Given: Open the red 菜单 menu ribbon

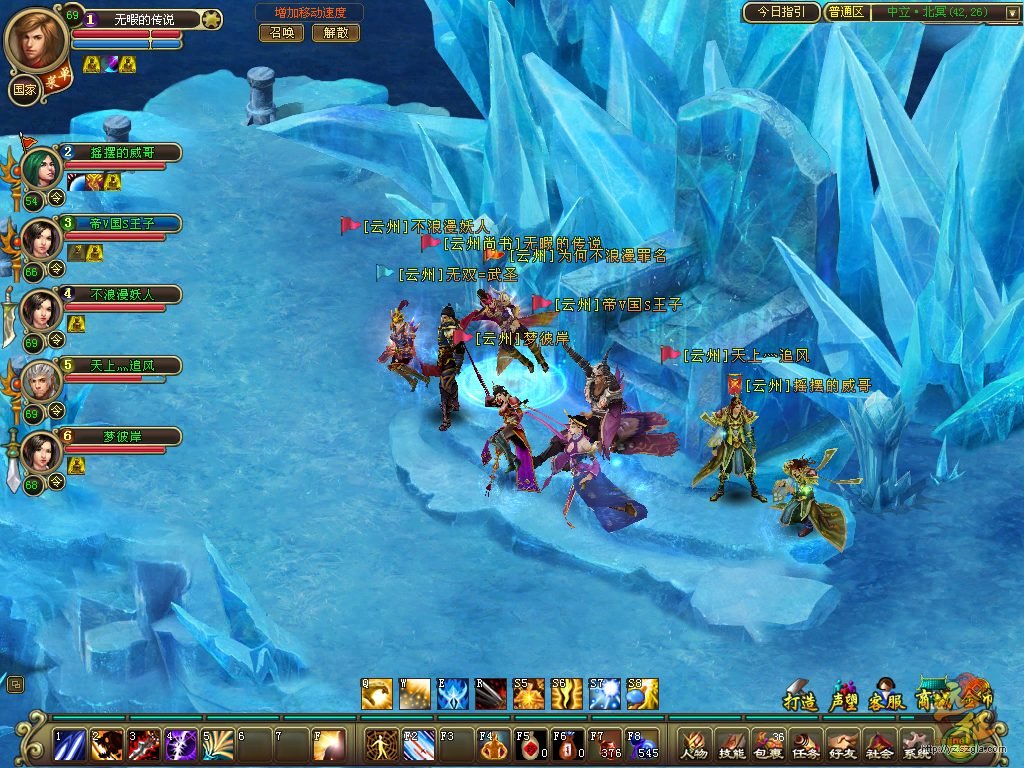Looking at the screenshot, I should coord(58,80).
